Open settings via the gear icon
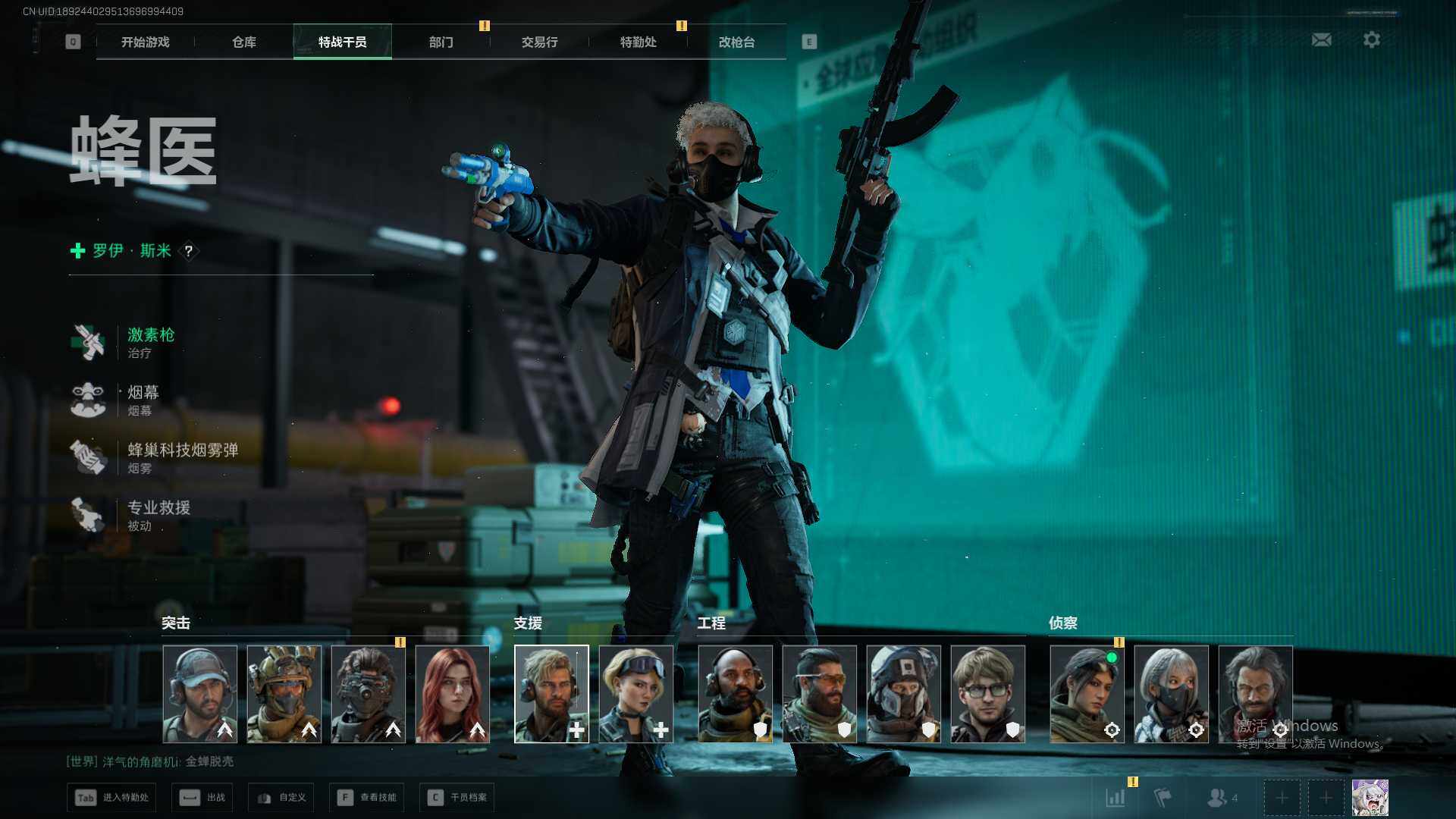 point(1372,39)
